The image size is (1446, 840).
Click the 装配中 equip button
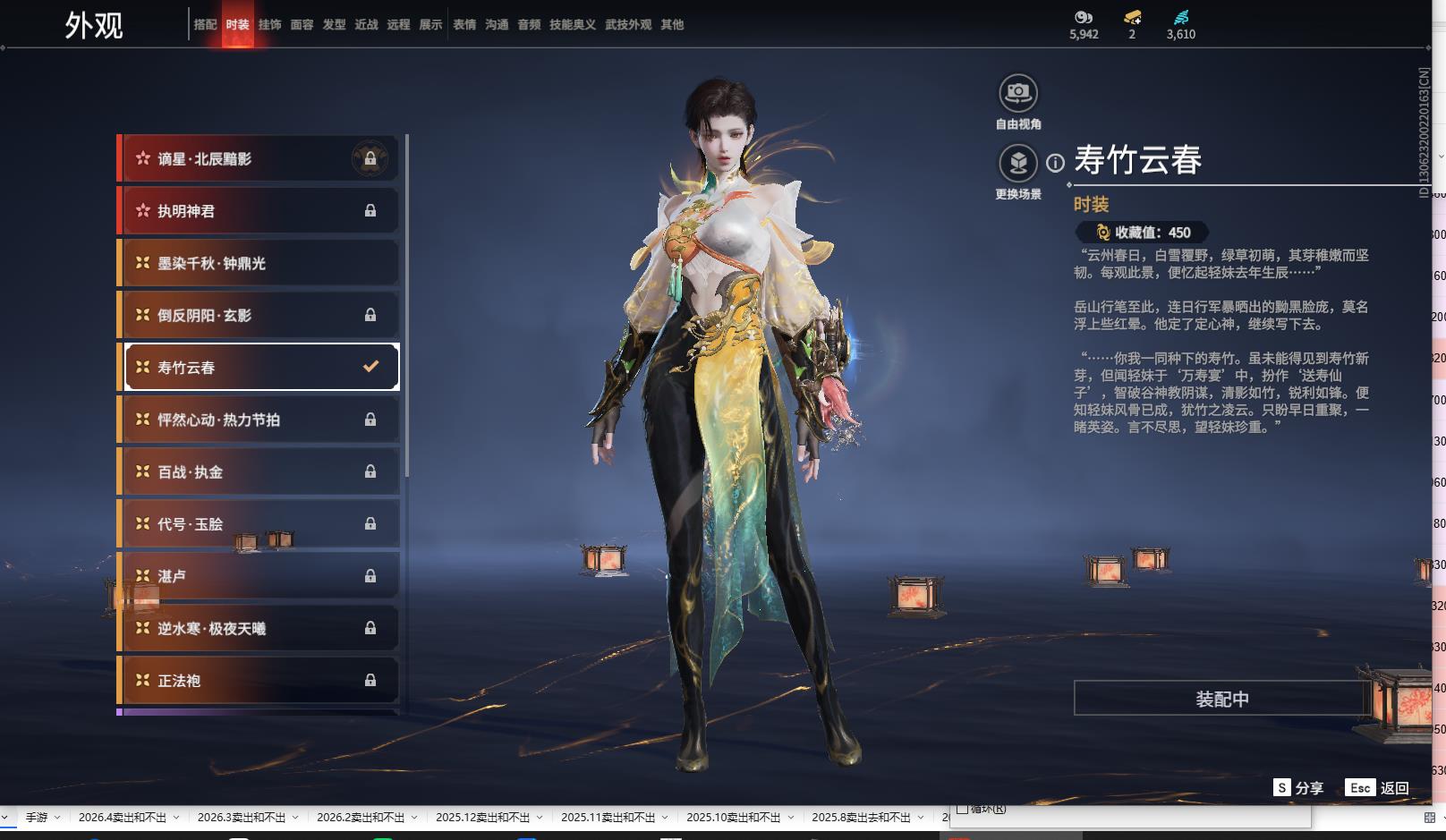click(1221, 699)
